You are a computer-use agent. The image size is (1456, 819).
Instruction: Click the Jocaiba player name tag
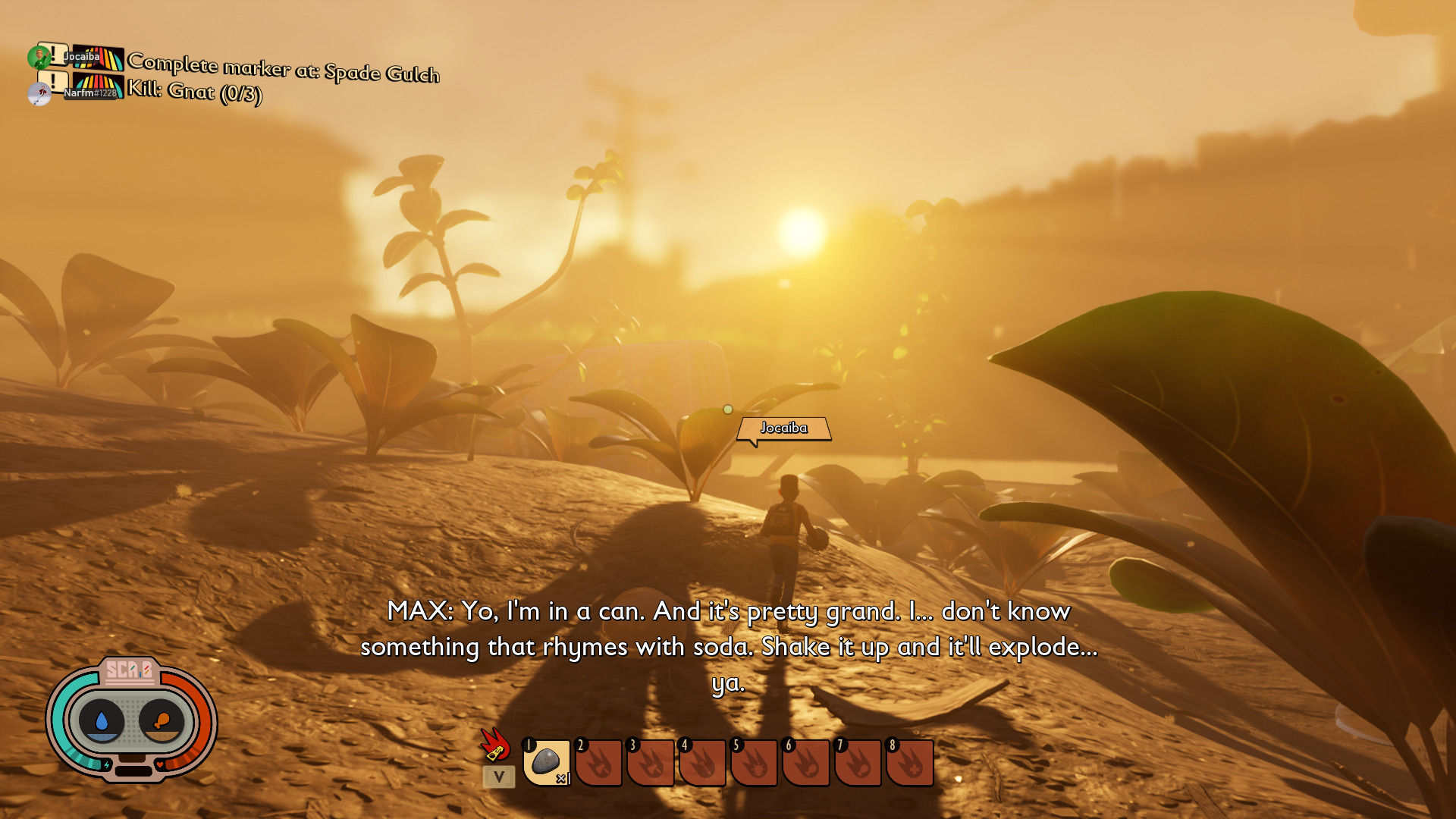tap(784, 428)
